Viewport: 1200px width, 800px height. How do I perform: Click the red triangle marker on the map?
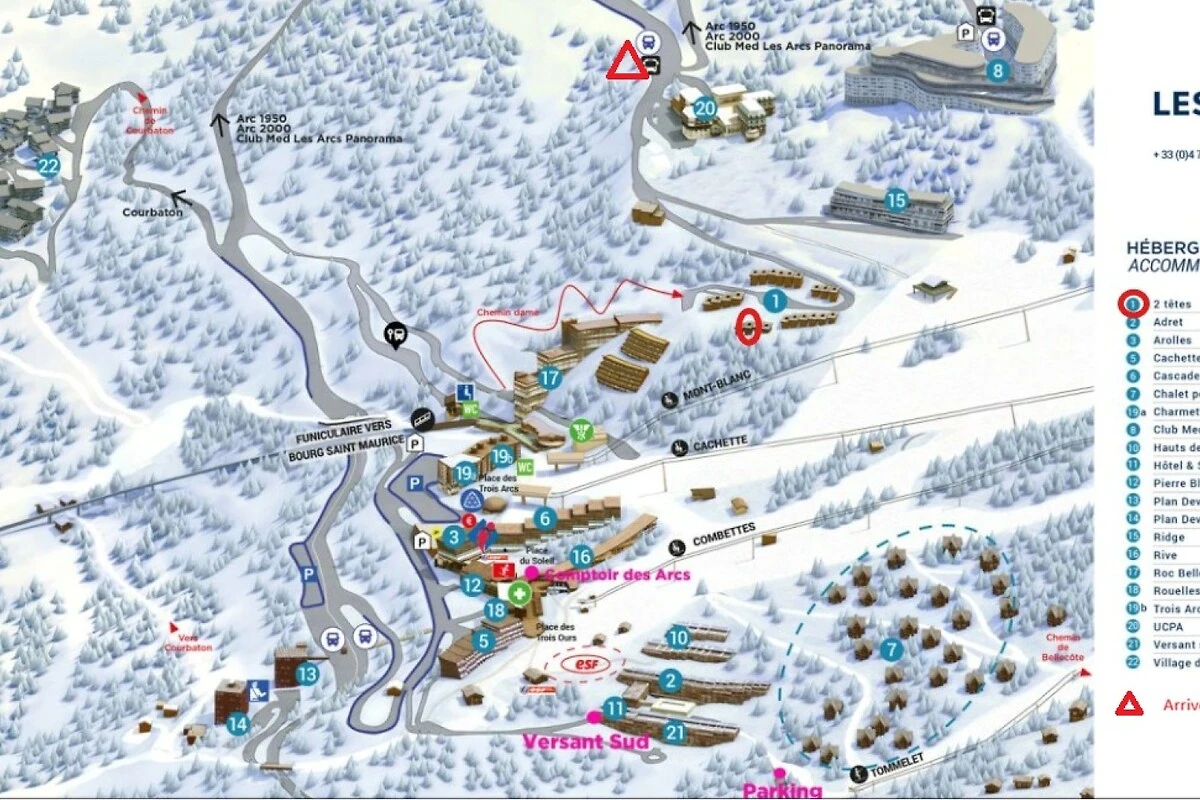628,63
